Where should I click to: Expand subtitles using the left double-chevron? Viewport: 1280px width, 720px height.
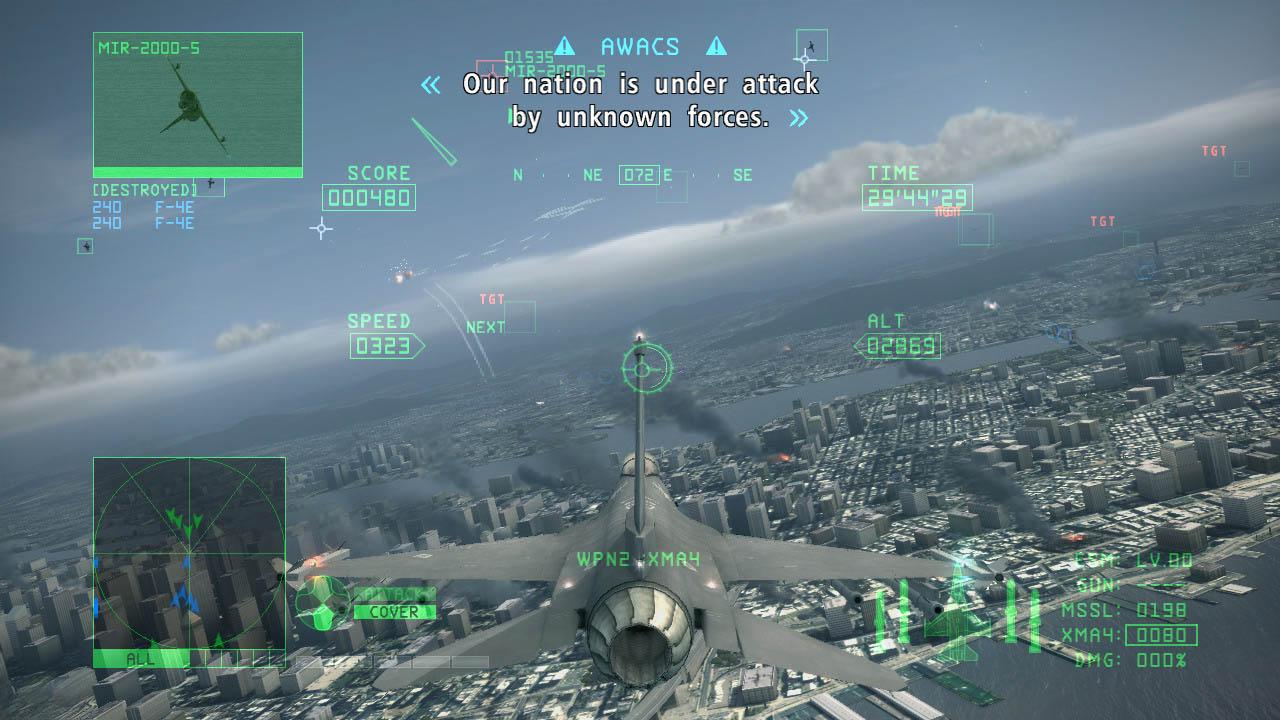click(x=430, y=85)
